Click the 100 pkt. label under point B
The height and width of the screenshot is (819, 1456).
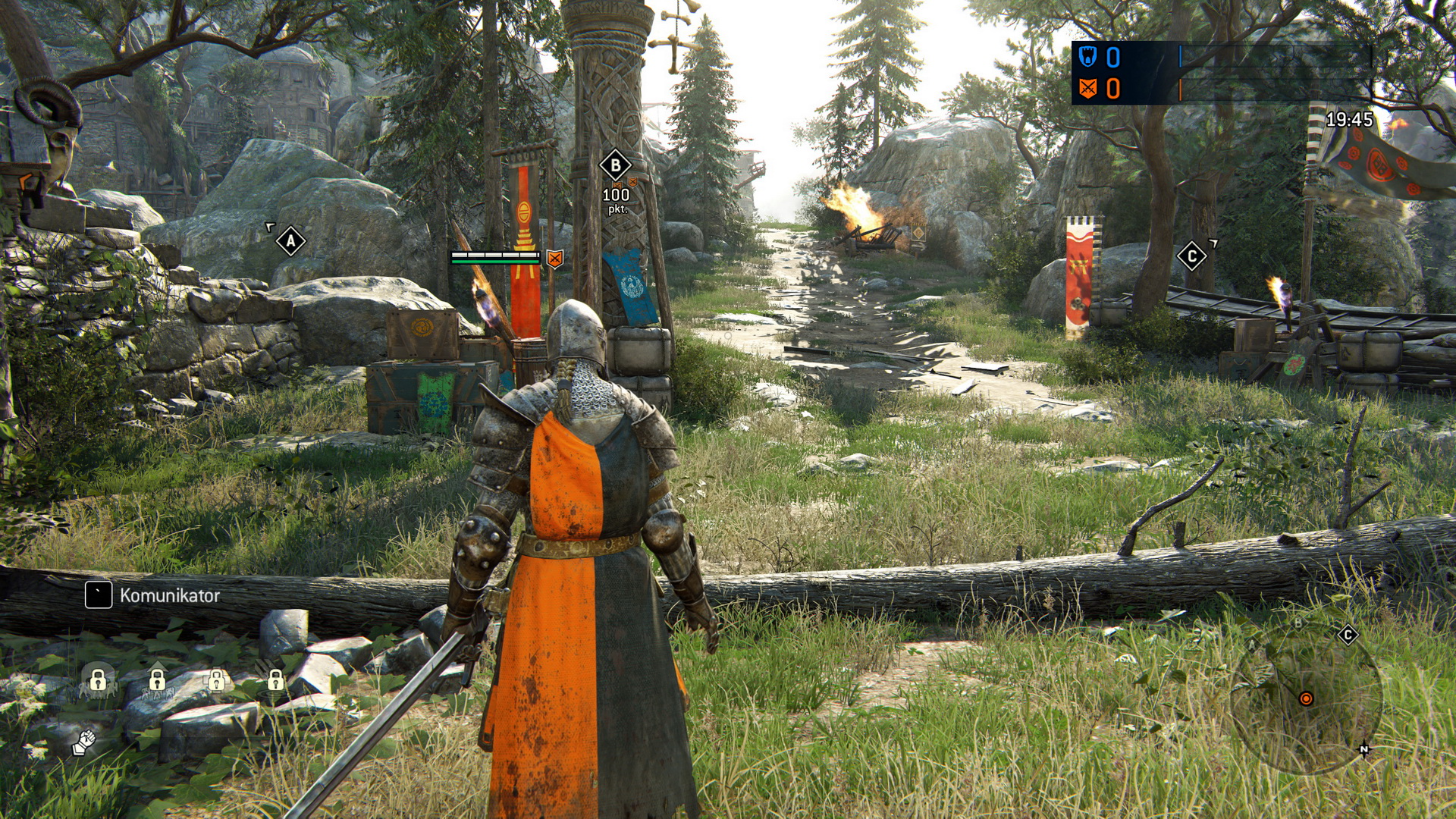(x=616, y=199)
